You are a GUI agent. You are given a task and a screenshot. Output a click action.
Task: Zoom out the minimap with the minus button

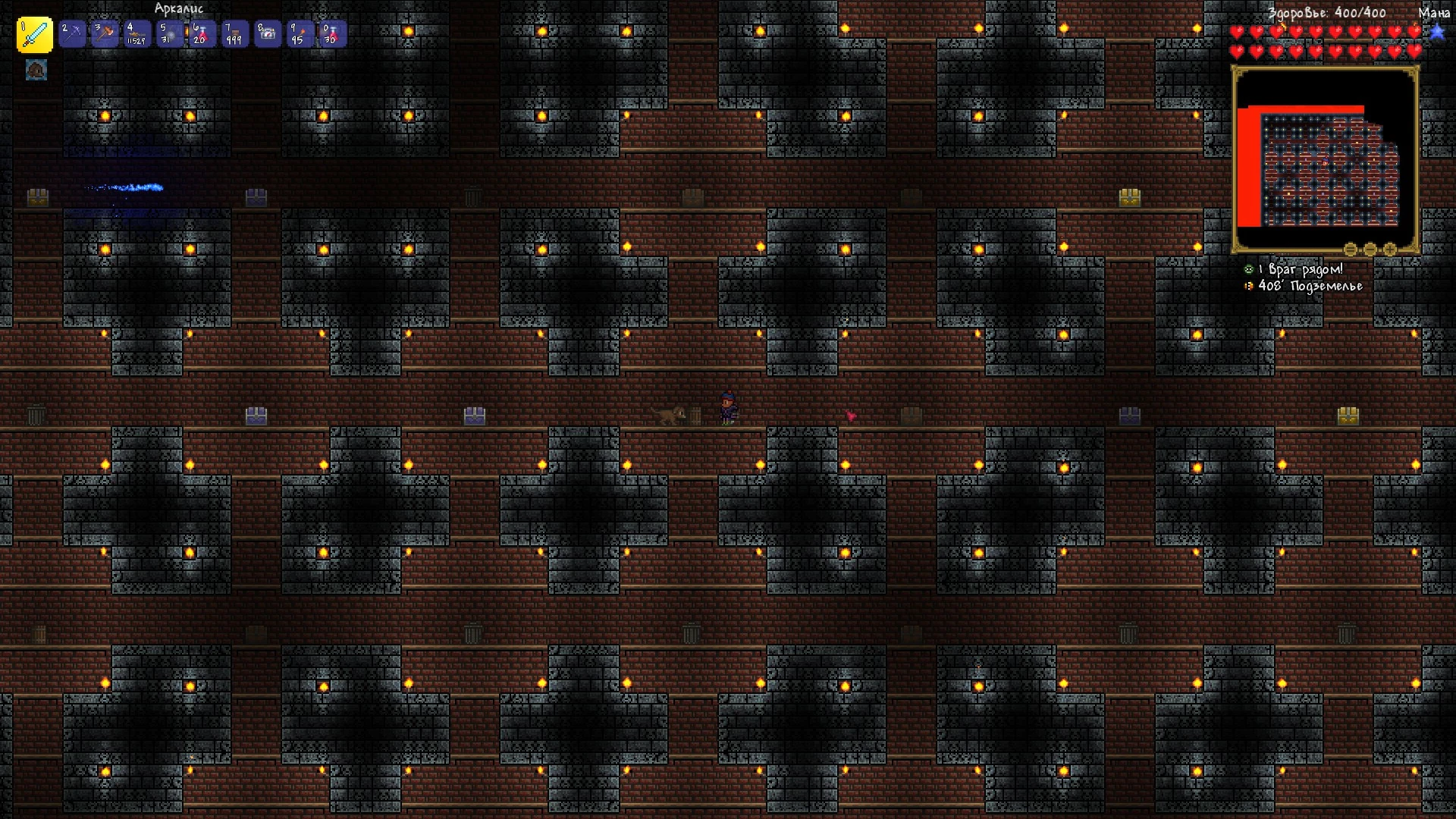[1370, 249]
